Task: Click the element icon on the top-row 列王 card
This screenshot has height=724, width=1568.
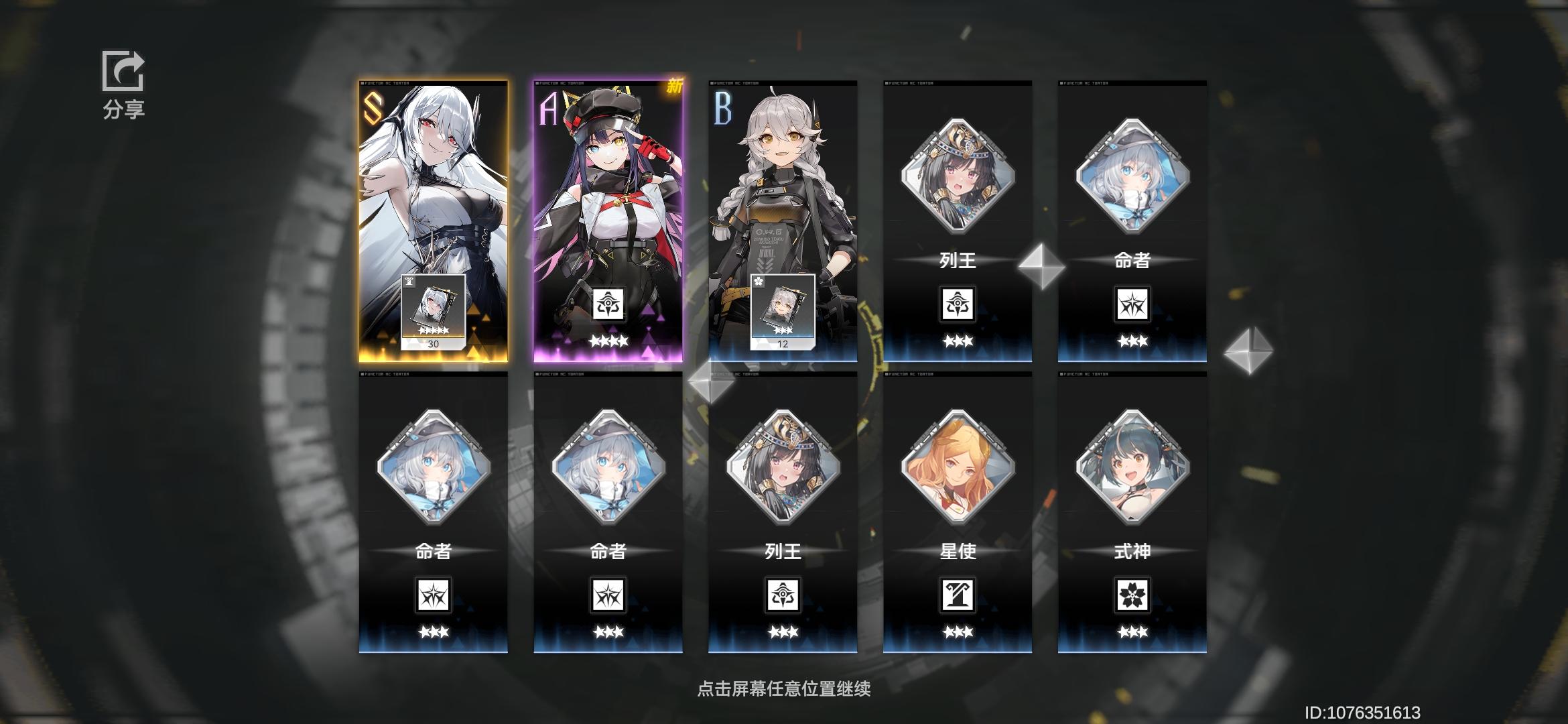Action: [957, 303]
